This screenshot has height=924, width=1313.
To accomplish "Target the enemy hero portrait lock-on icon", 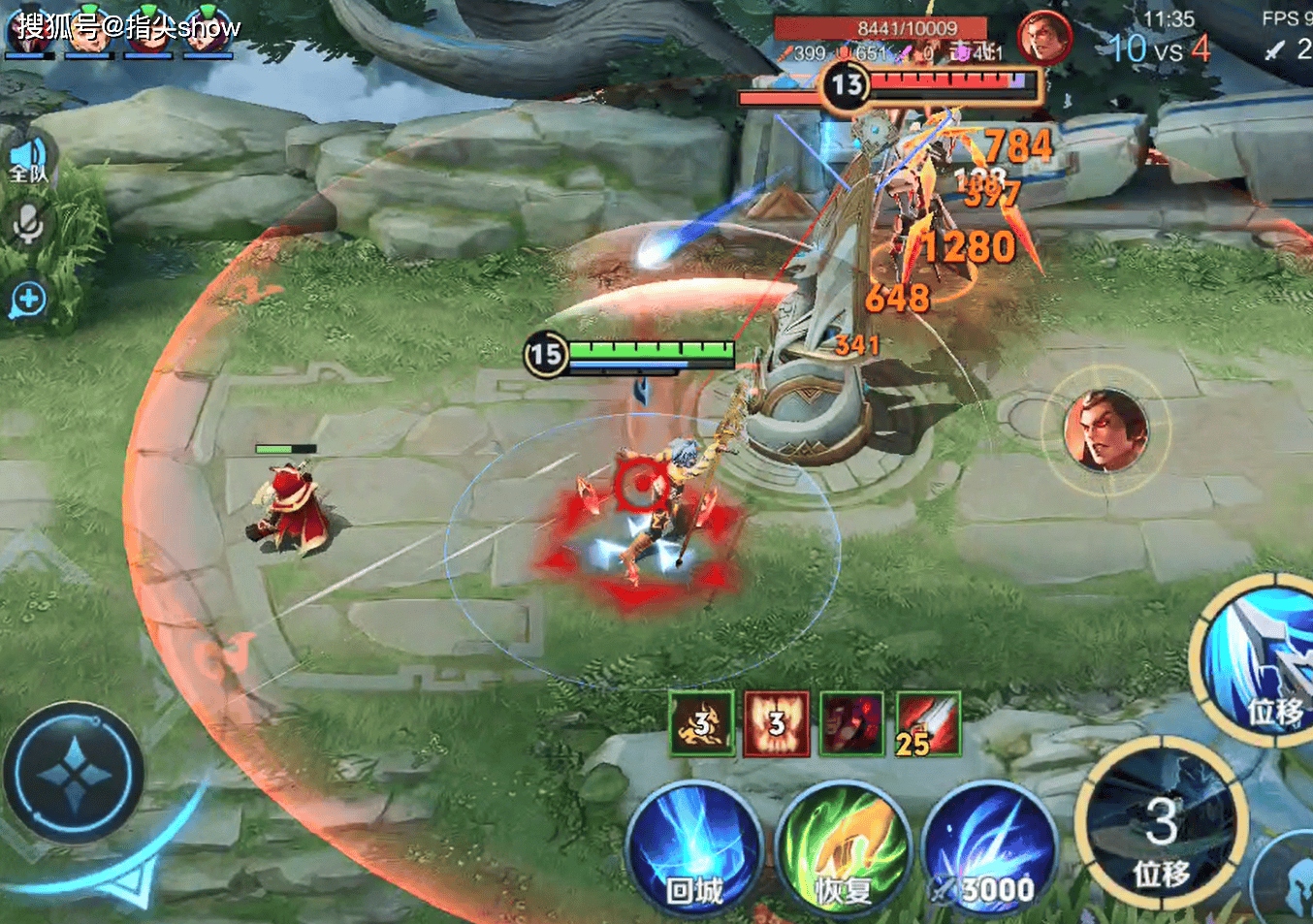I will pos(1105,430).
